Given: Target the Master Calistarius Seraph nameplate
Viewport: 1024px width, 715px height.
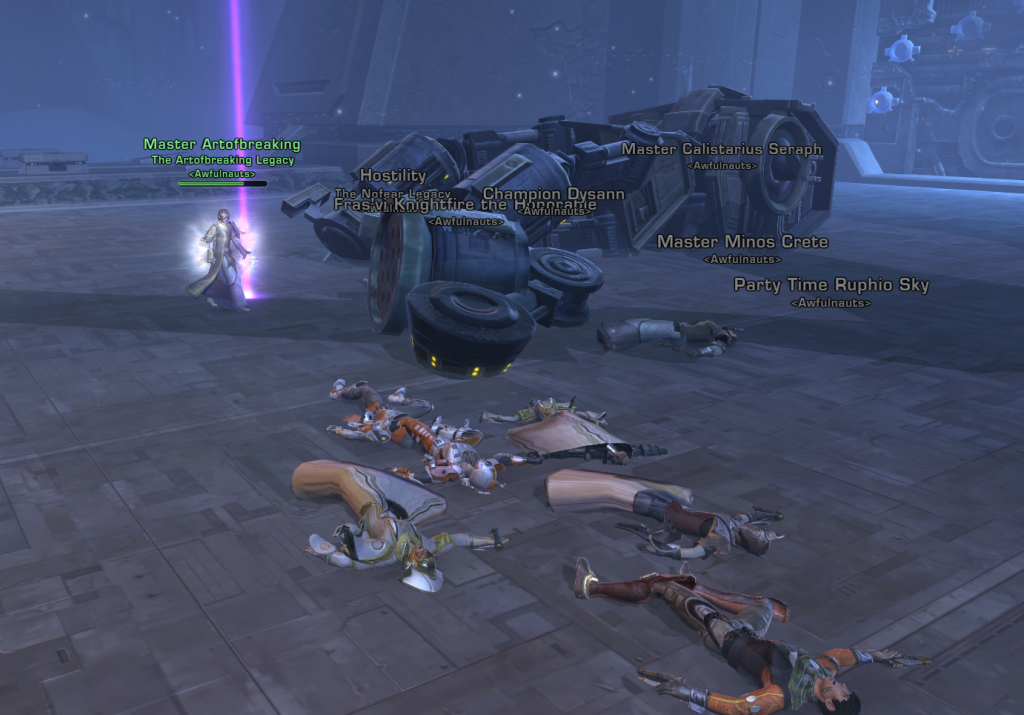Looking at the screenshot, I should [x=721, y=149].
